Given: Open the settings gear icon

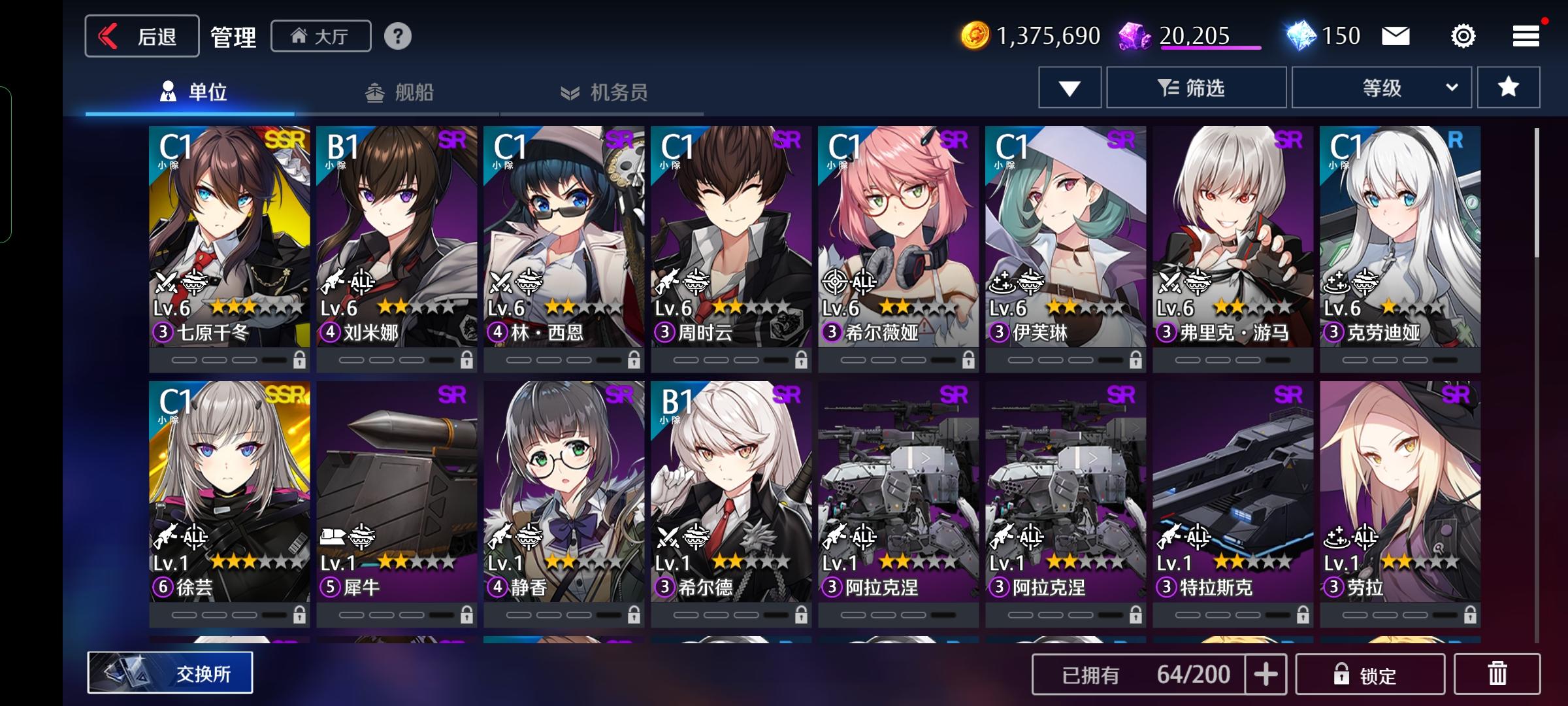Looking at the screenshot, I should pos(1462,36).
